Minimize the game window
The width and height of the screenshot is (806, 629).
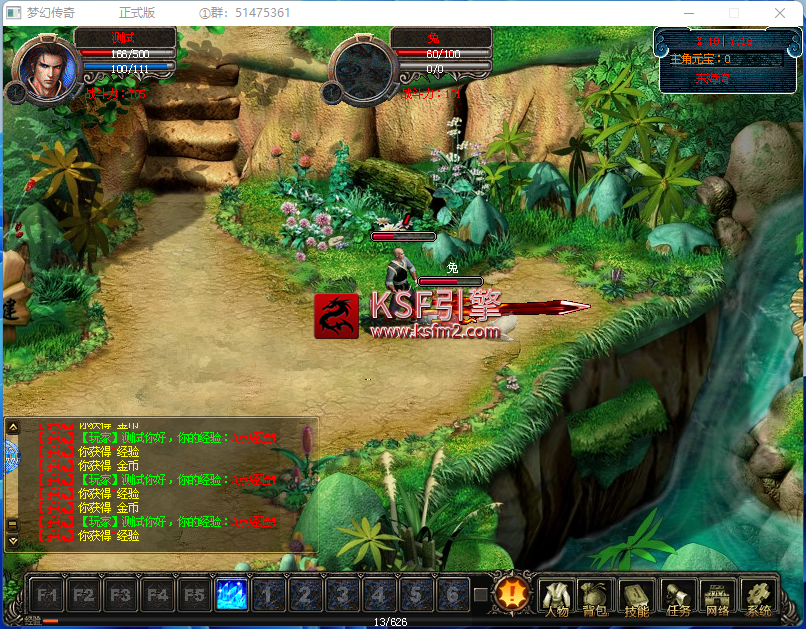688,13
